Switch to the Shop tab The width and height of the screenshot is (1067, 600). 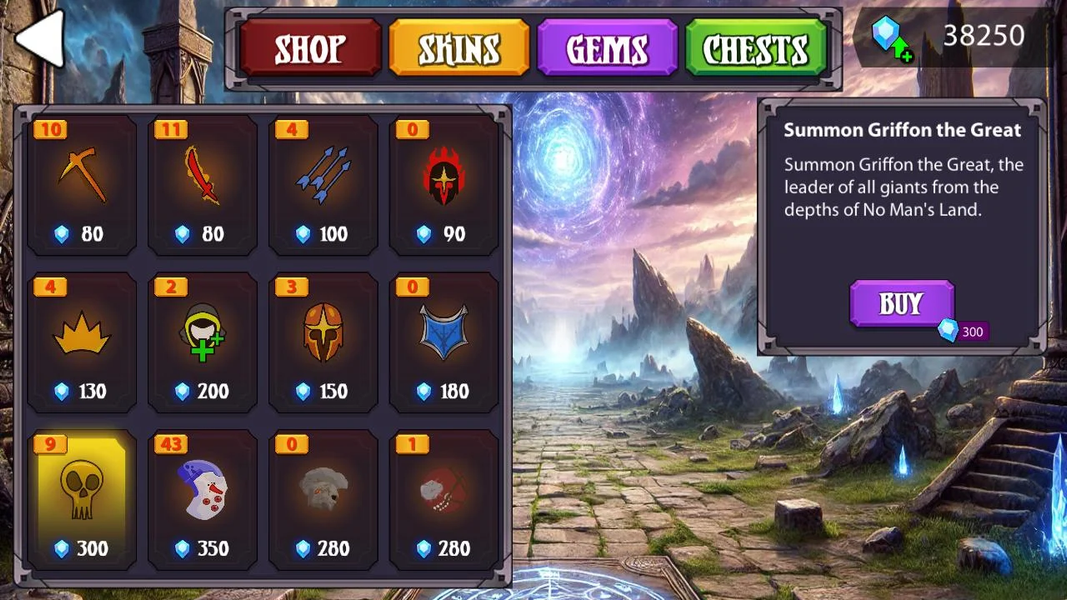pyautogui.click(x=310, y=48)
